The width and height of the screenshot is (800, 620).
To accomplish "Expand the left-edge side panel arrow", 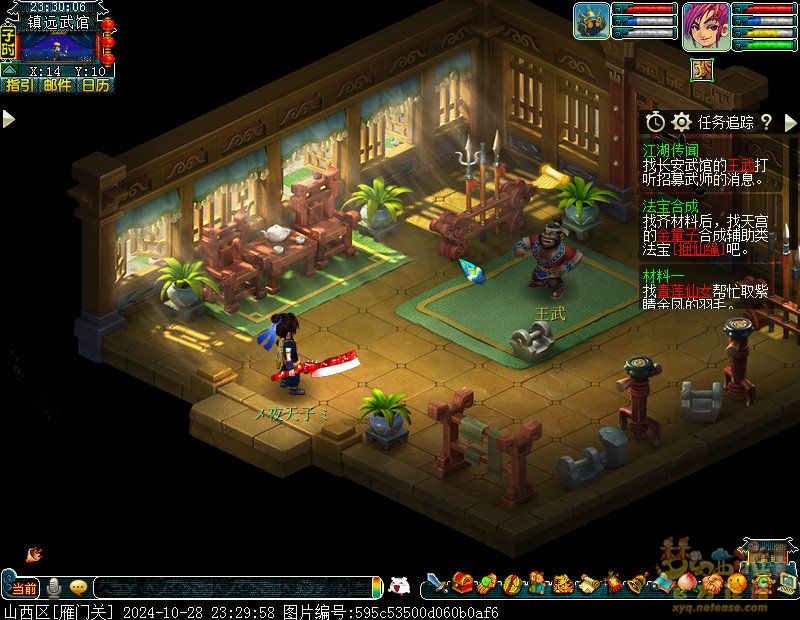I will [8, 119].
